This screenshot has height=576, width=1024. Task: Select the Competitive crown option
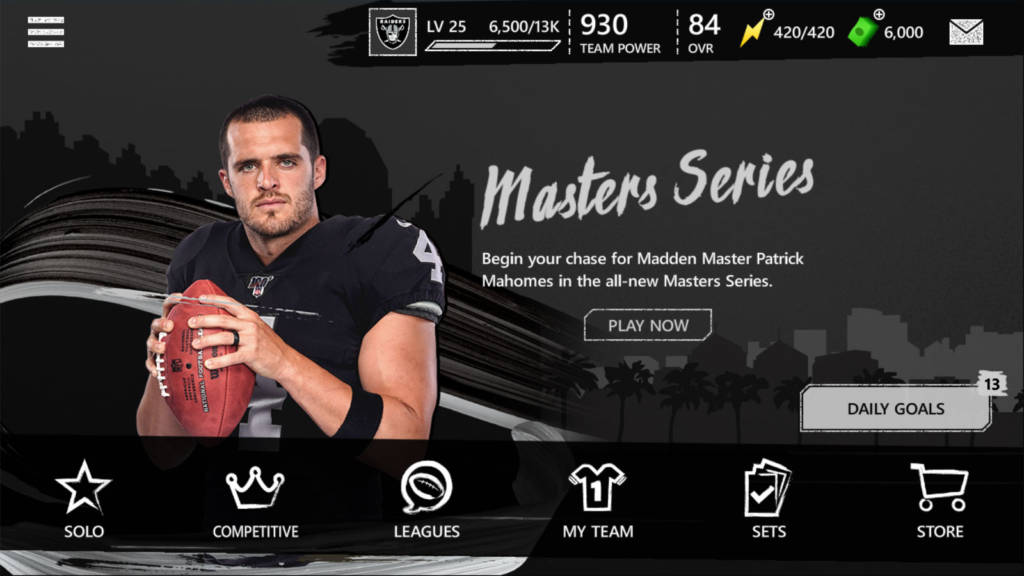[x=255, y=500]
